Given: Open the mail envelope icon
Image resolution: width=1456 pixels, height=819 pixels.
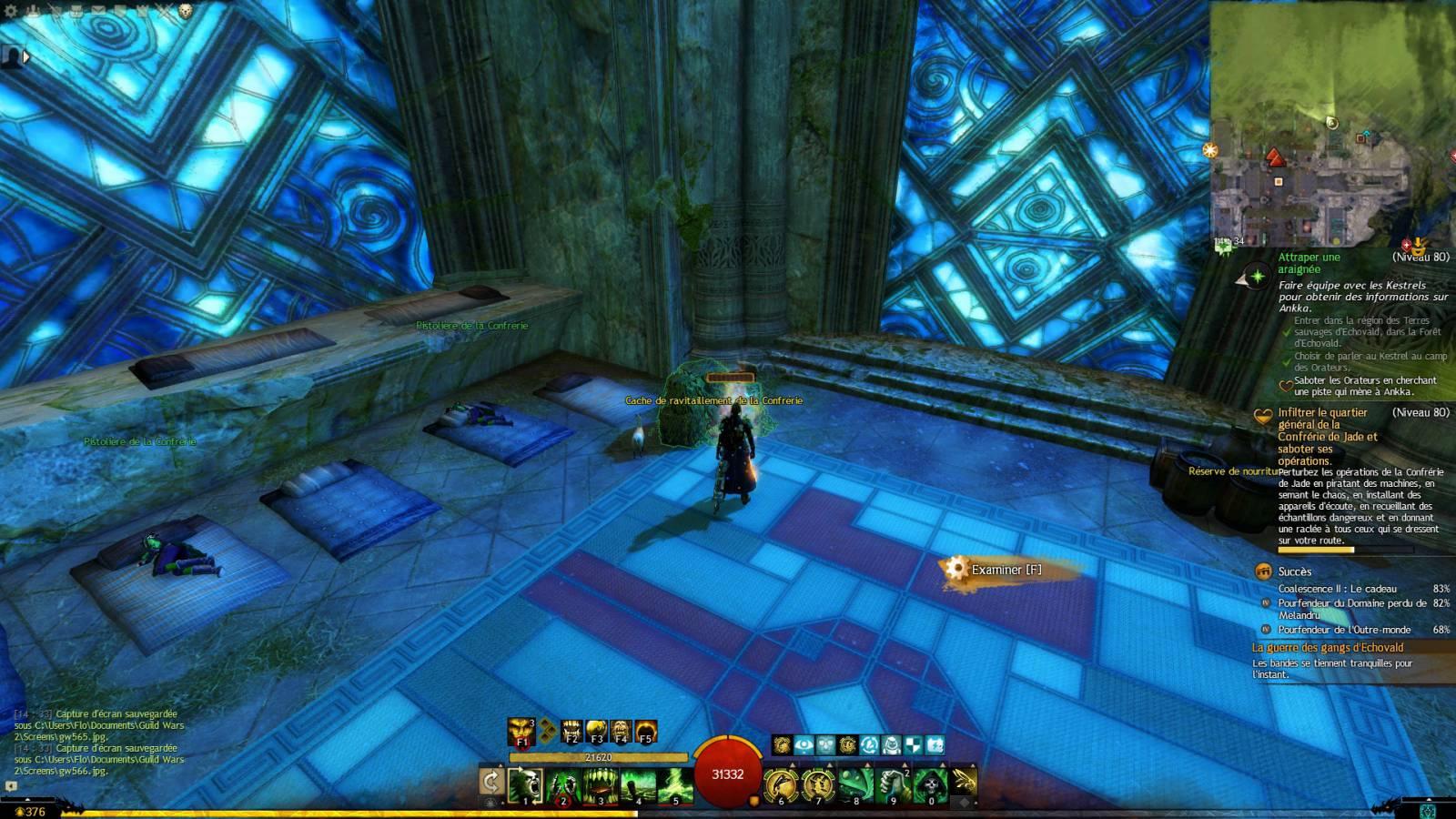Looking at the screenshot, I should click(98, 11).
